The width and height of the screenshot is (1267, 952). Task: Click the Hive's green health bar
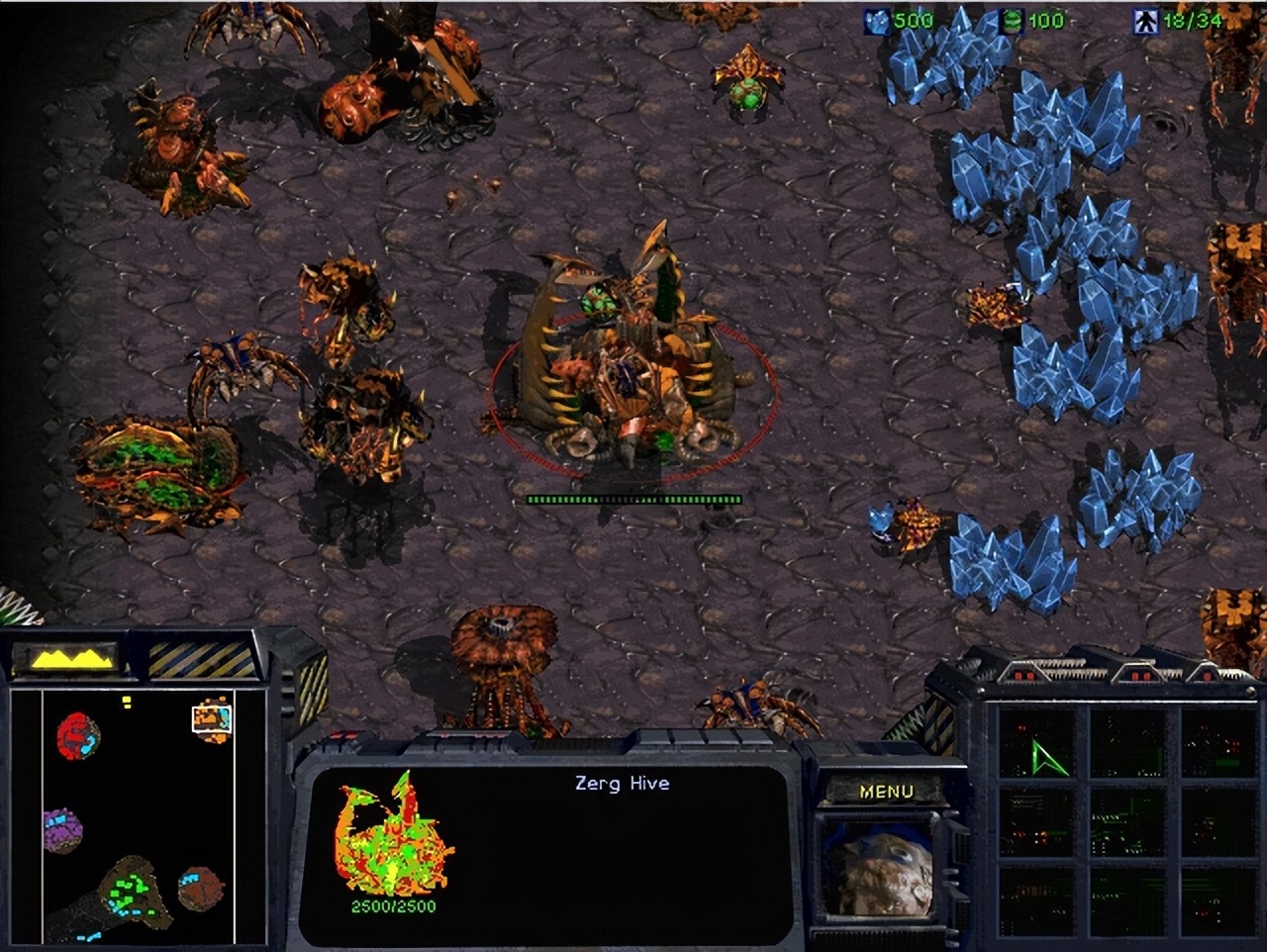(x=633, y=499)
